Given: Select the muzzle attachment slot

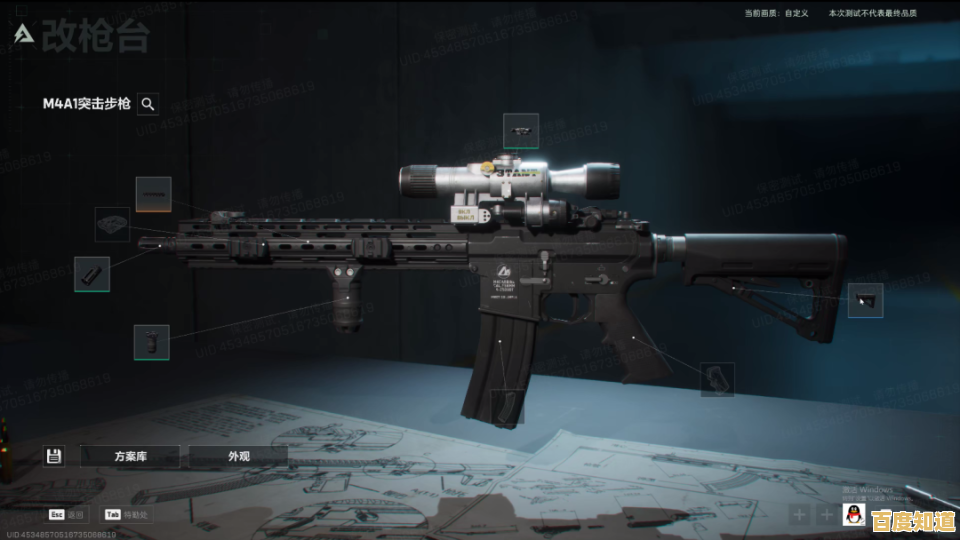Looking at the screenshot, I should (92, 274).
